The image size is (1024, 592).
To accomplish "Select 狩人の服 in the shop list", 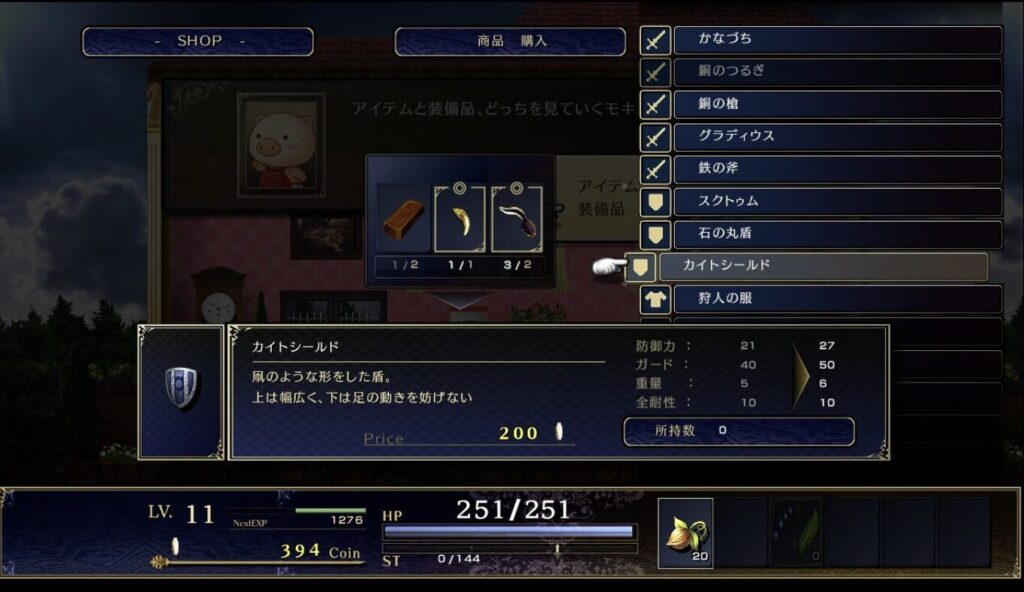I will 837,299.
